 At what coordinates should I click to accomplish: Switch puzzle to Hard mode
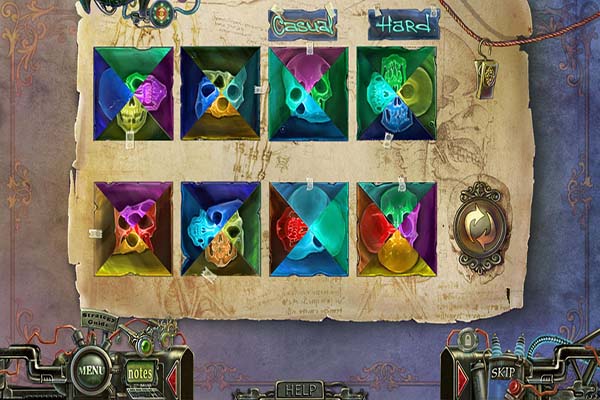click(403, 23)
